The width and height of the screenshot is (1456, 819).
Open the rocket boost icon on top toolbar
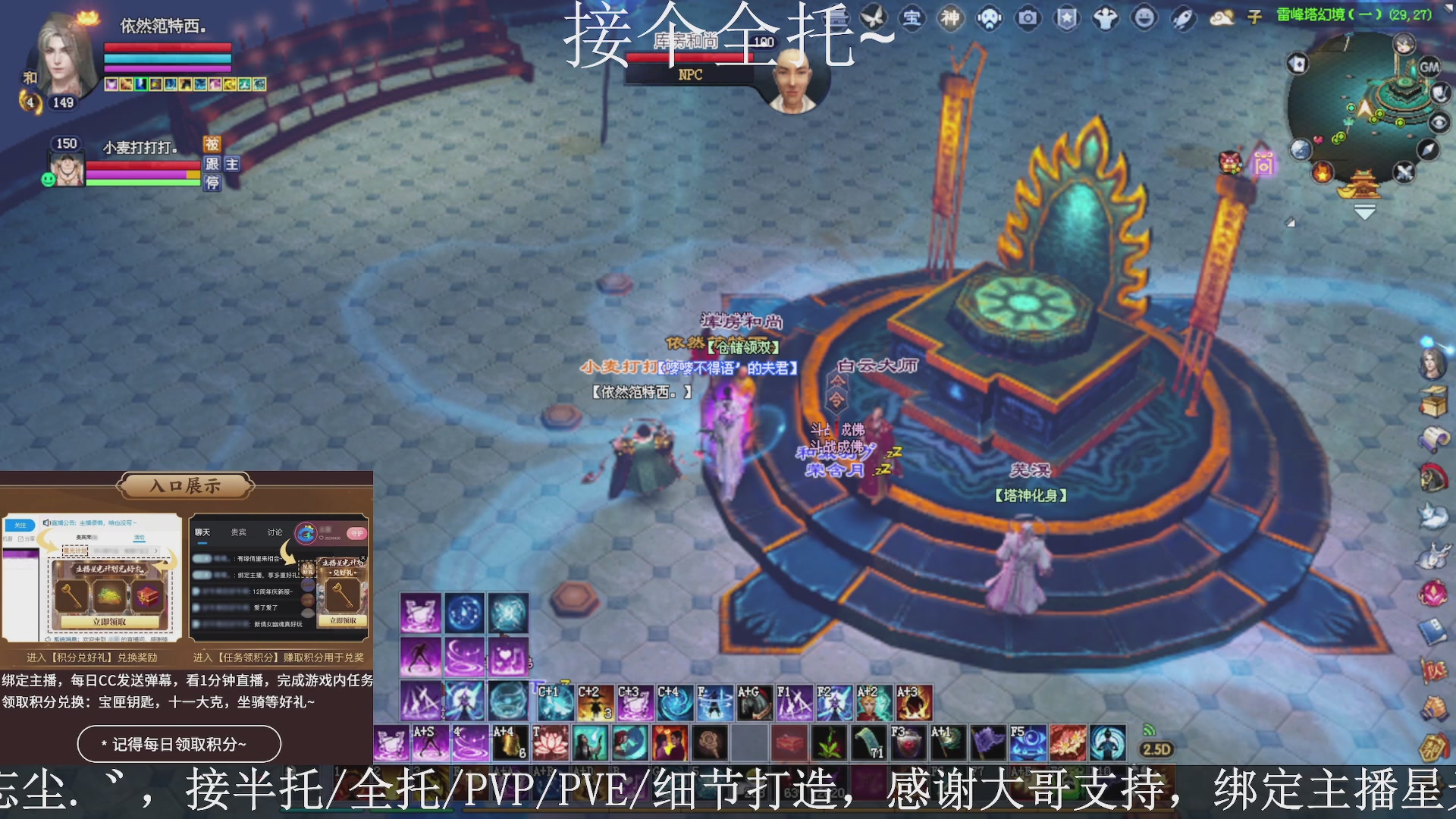tap(1181, 17)
